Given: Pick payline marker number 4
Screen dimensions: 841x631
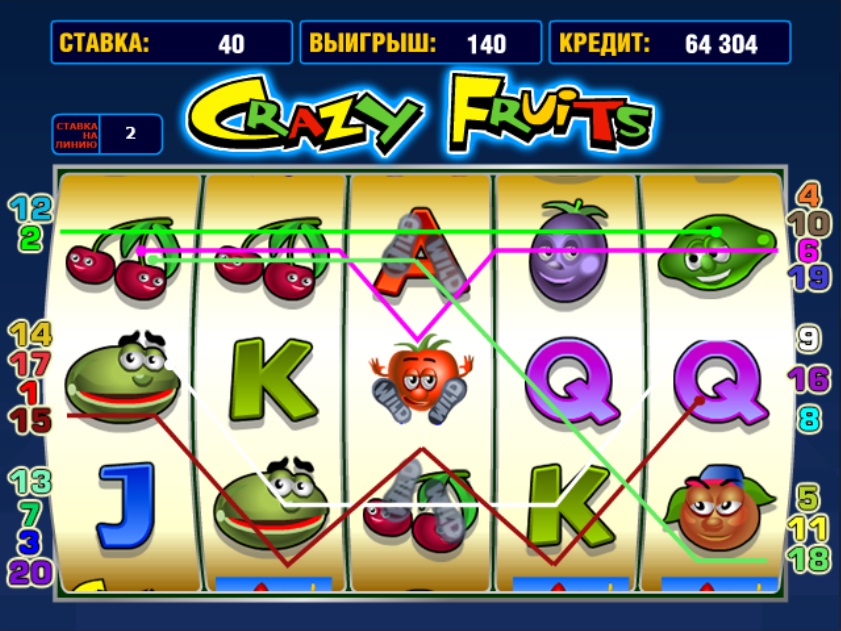Looking at the screenshot, I should pyautogui.click(x=808, y=194).
